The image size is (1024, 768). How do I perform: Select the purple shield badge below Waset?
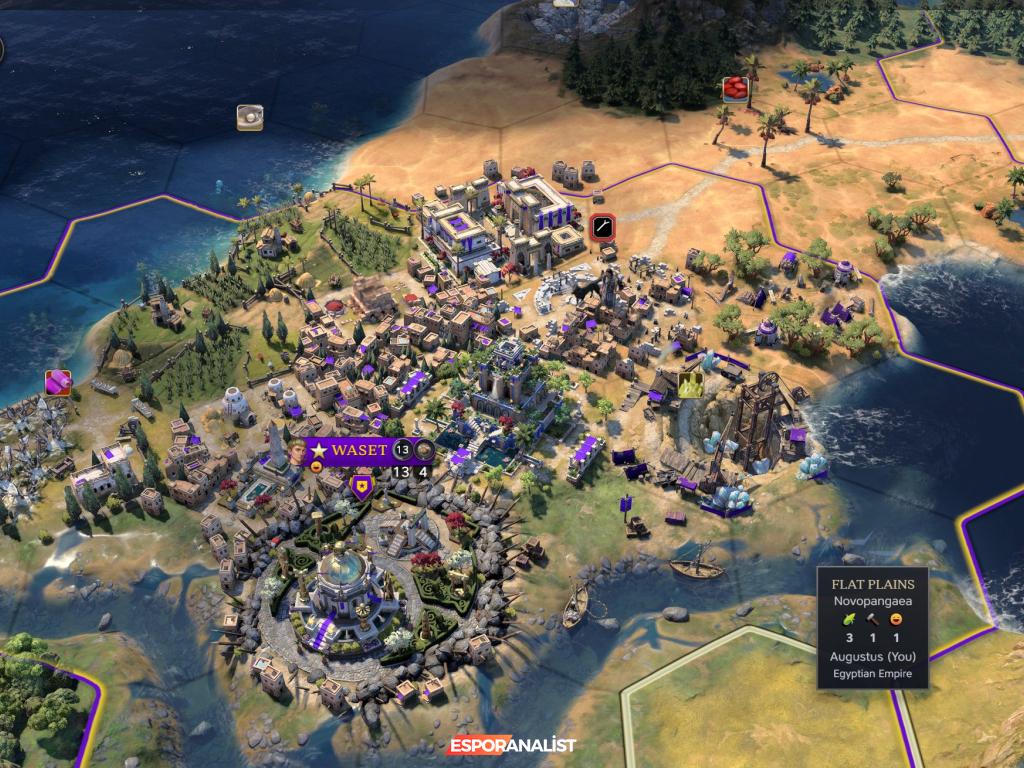pos(361,488)
